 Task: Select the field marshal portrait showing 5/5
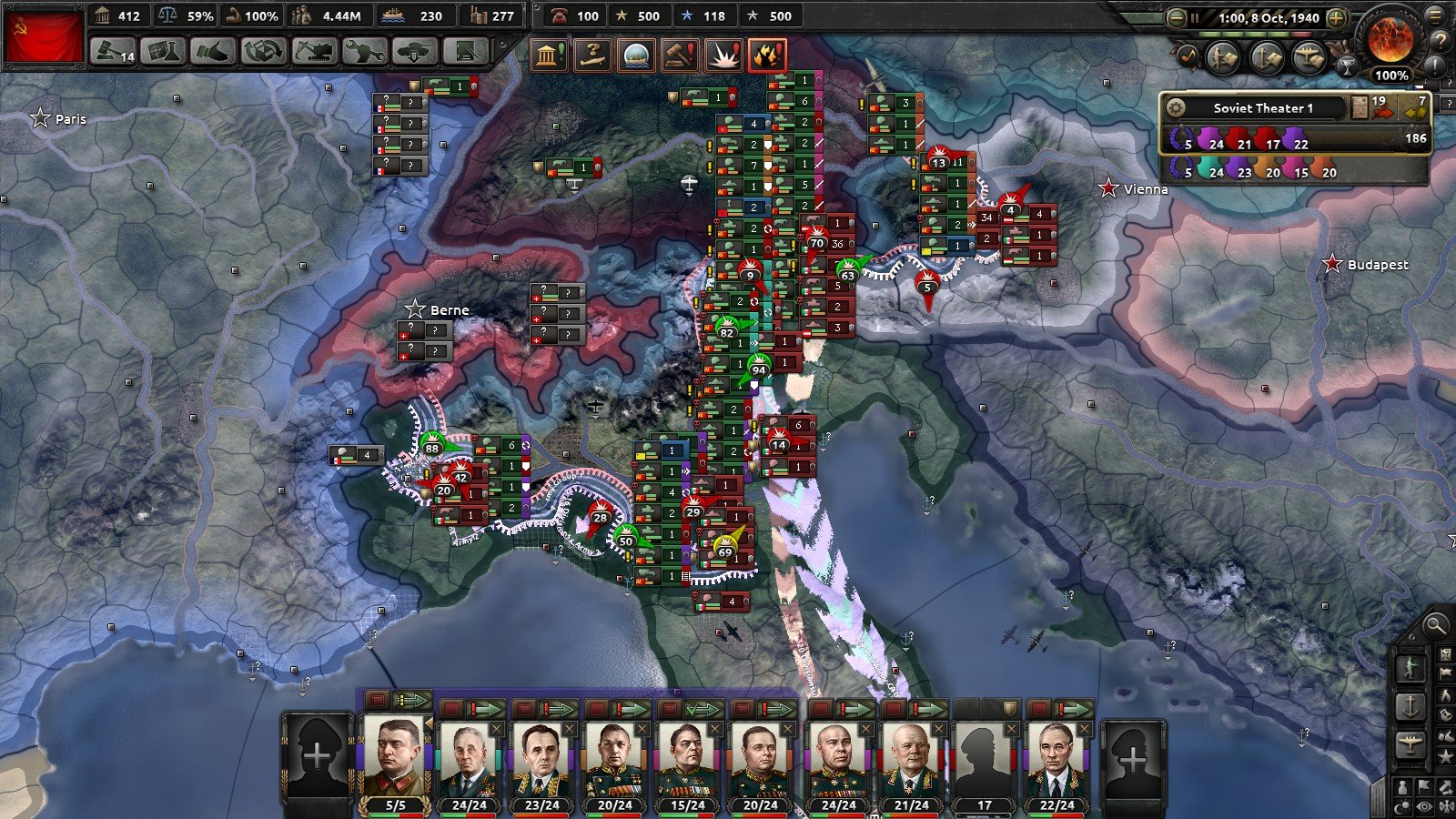point(395,758)
